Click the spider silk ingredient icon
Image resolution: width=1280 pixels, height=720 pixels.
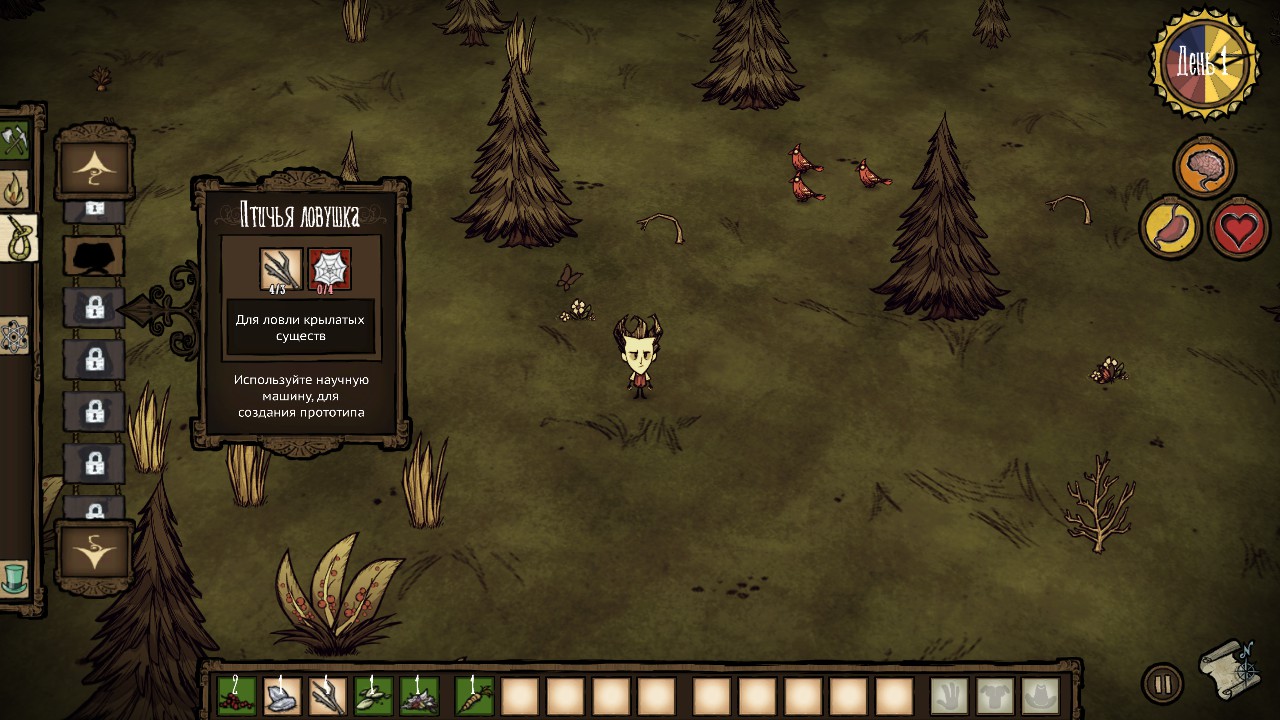(329, 269)
